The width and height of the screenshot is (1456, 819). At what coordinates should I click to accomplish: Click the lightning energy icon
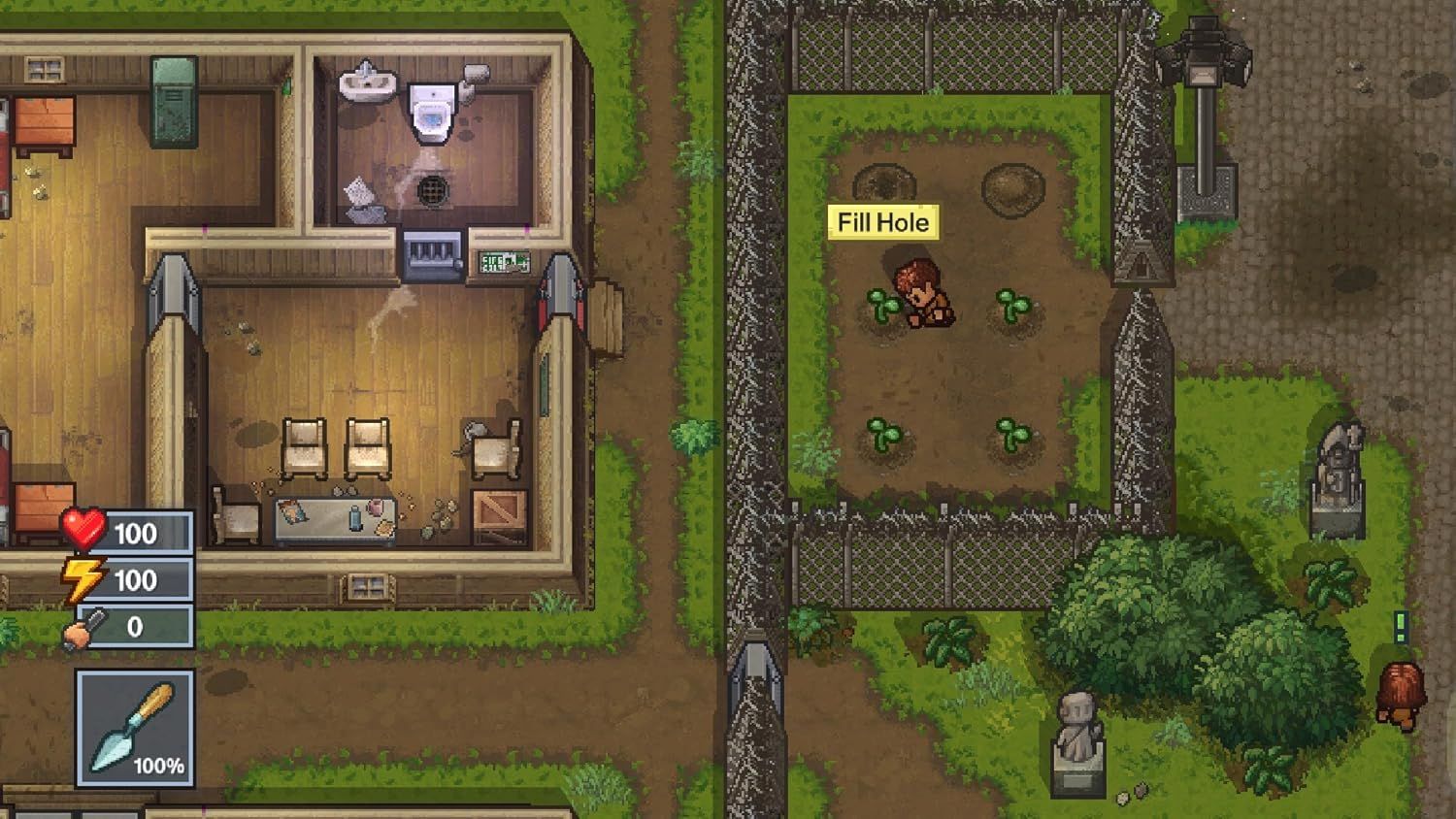[83, 578]
